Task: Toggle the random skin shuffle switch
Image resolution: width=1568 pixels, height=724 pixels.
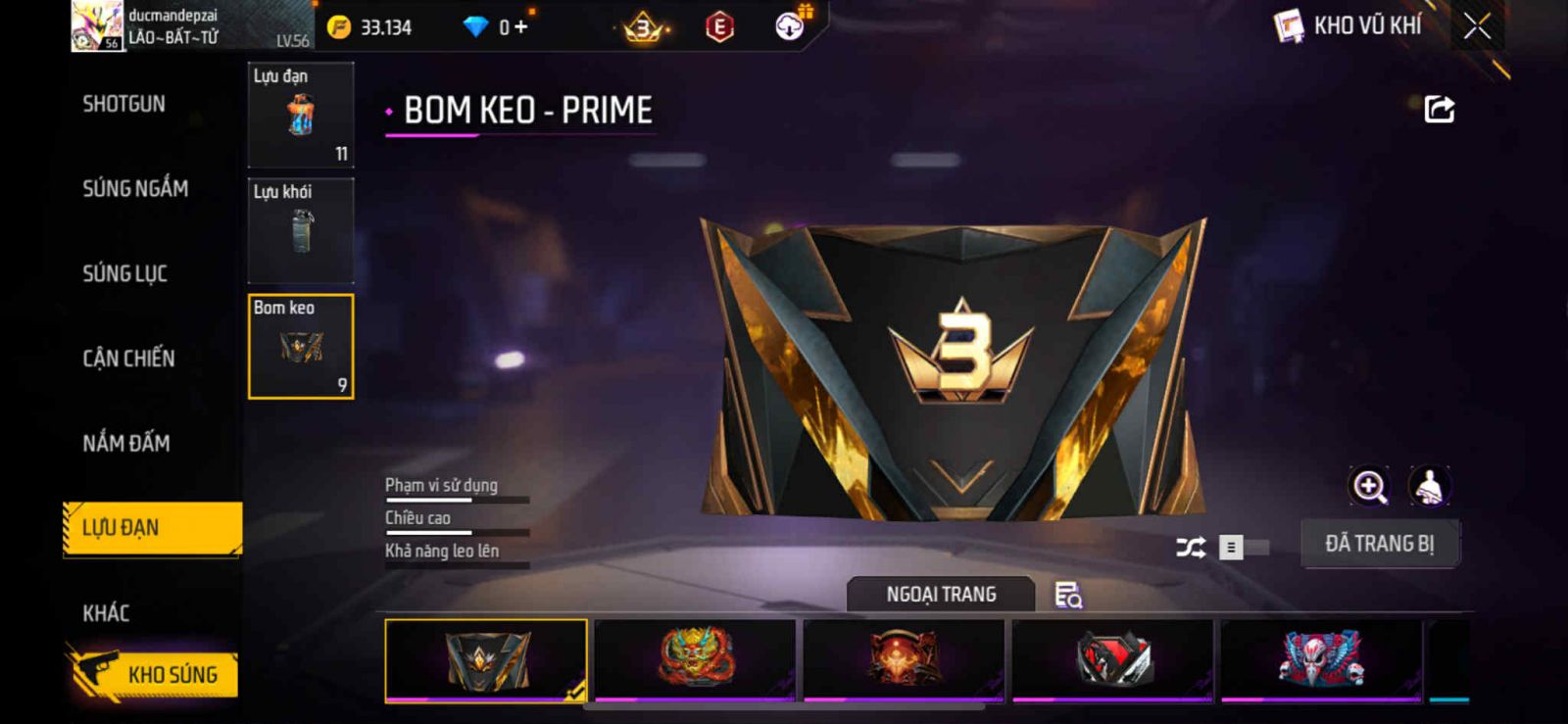Action: [1243, 548]
